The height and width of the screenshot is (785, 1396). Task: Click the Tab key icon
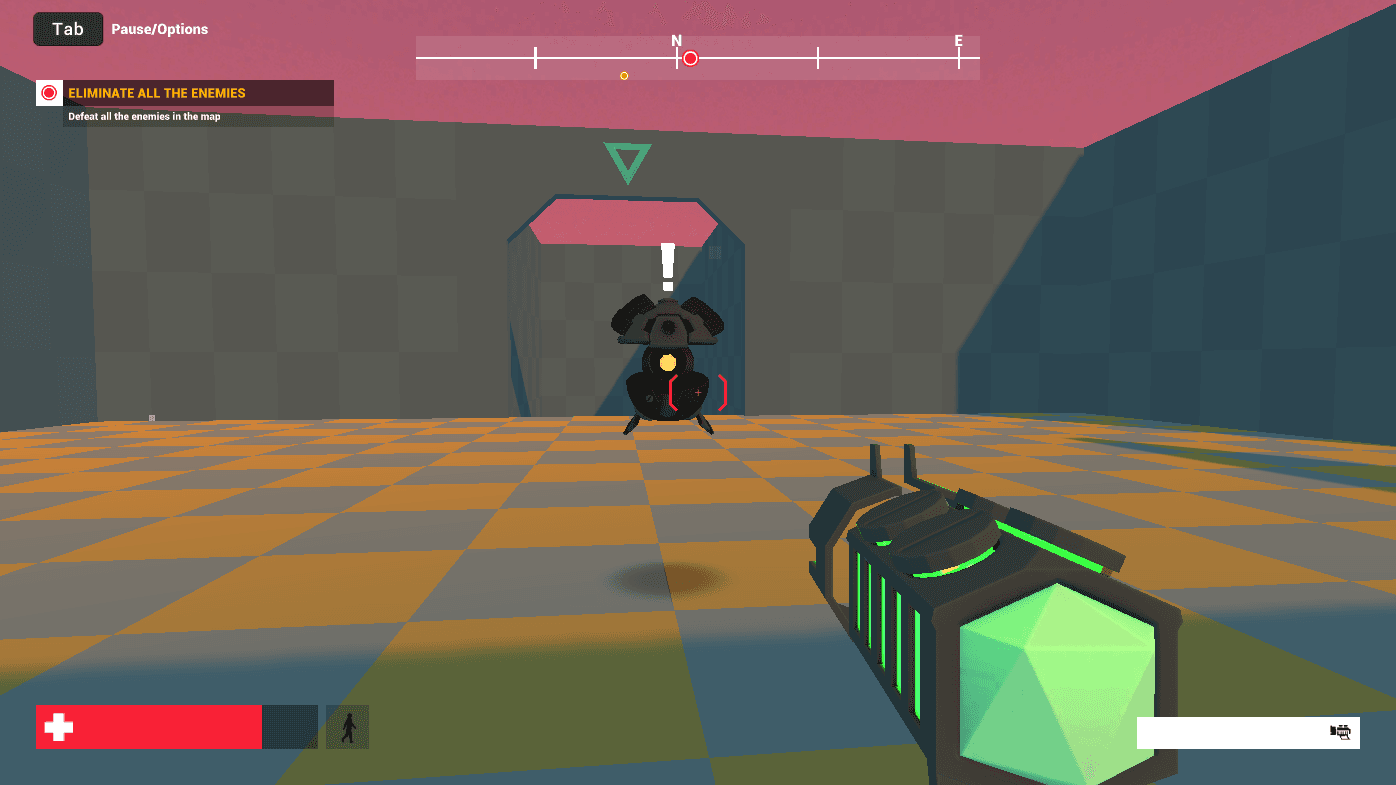67,29
